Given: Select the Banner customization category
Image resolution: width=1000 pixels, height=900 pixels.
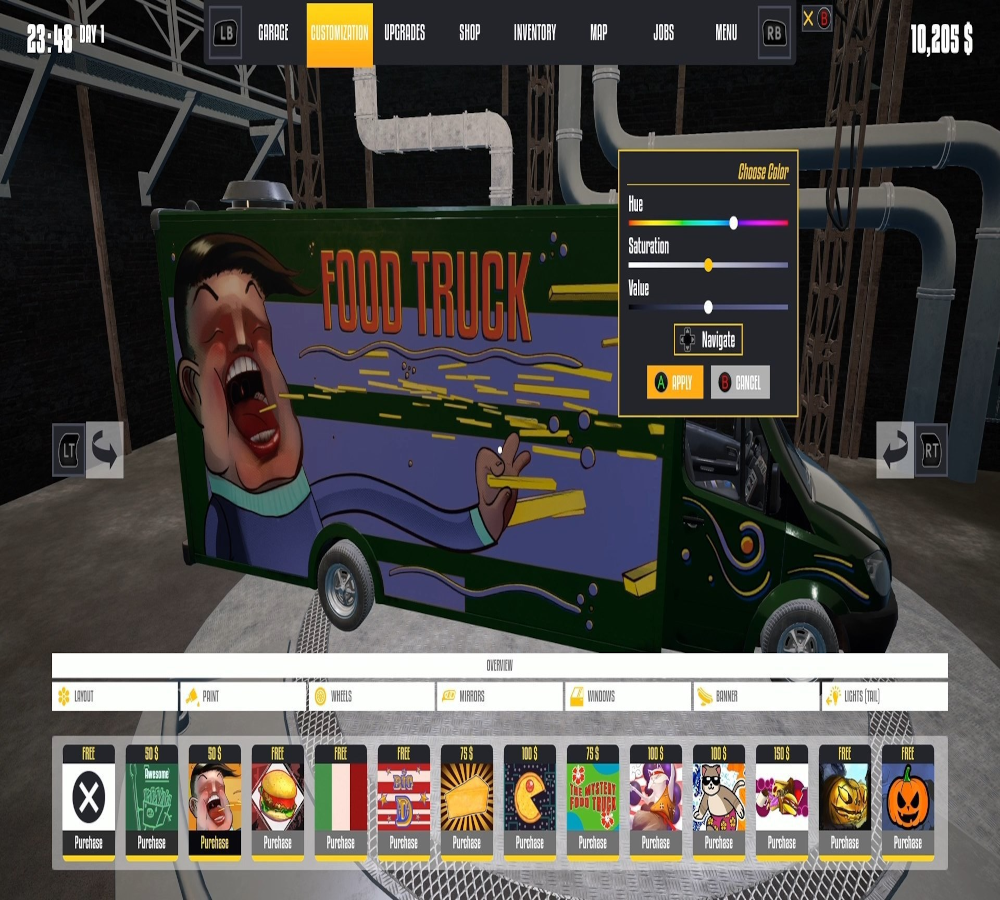Looking at the screenshot, I should click(756, 696).
